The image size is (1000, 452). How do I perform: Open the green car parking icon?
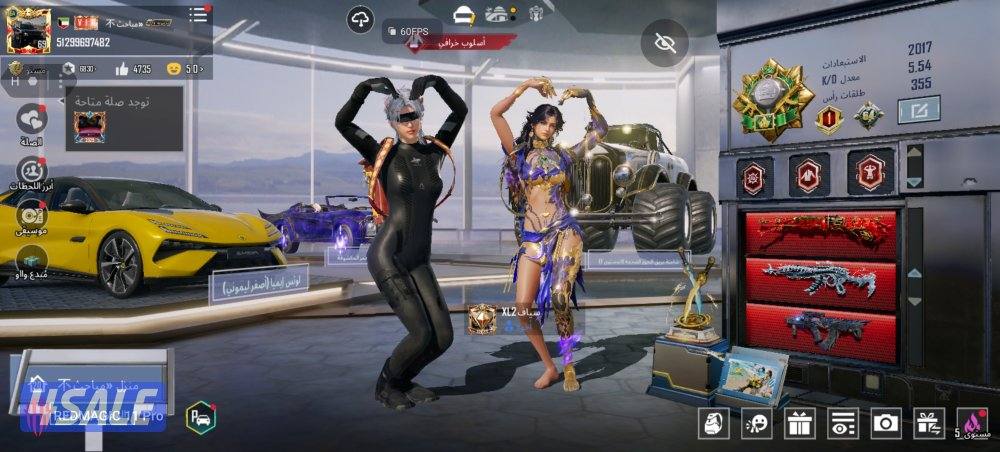coord(200,417)
